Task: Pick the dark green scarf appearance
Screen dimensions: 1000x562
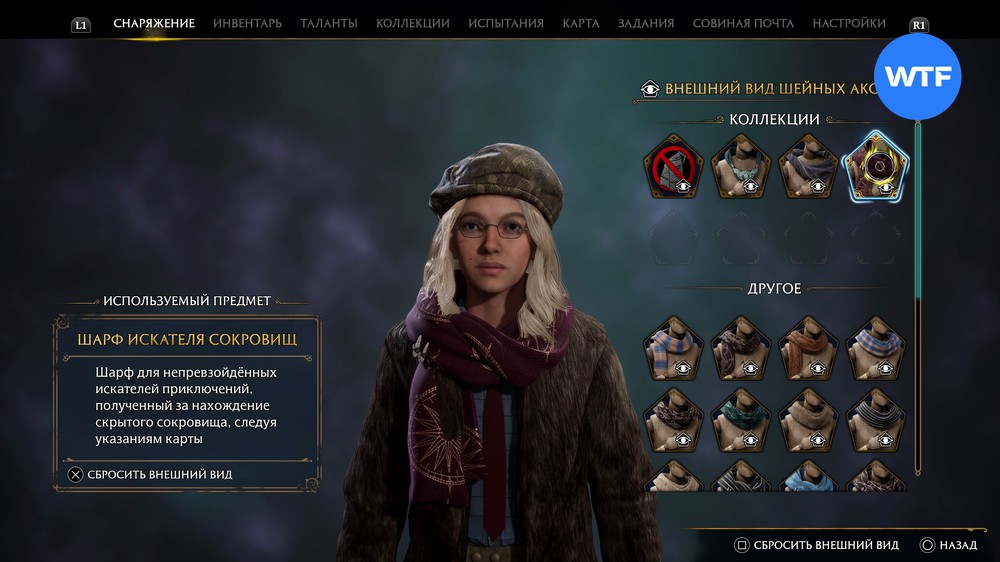Action: 741,419
